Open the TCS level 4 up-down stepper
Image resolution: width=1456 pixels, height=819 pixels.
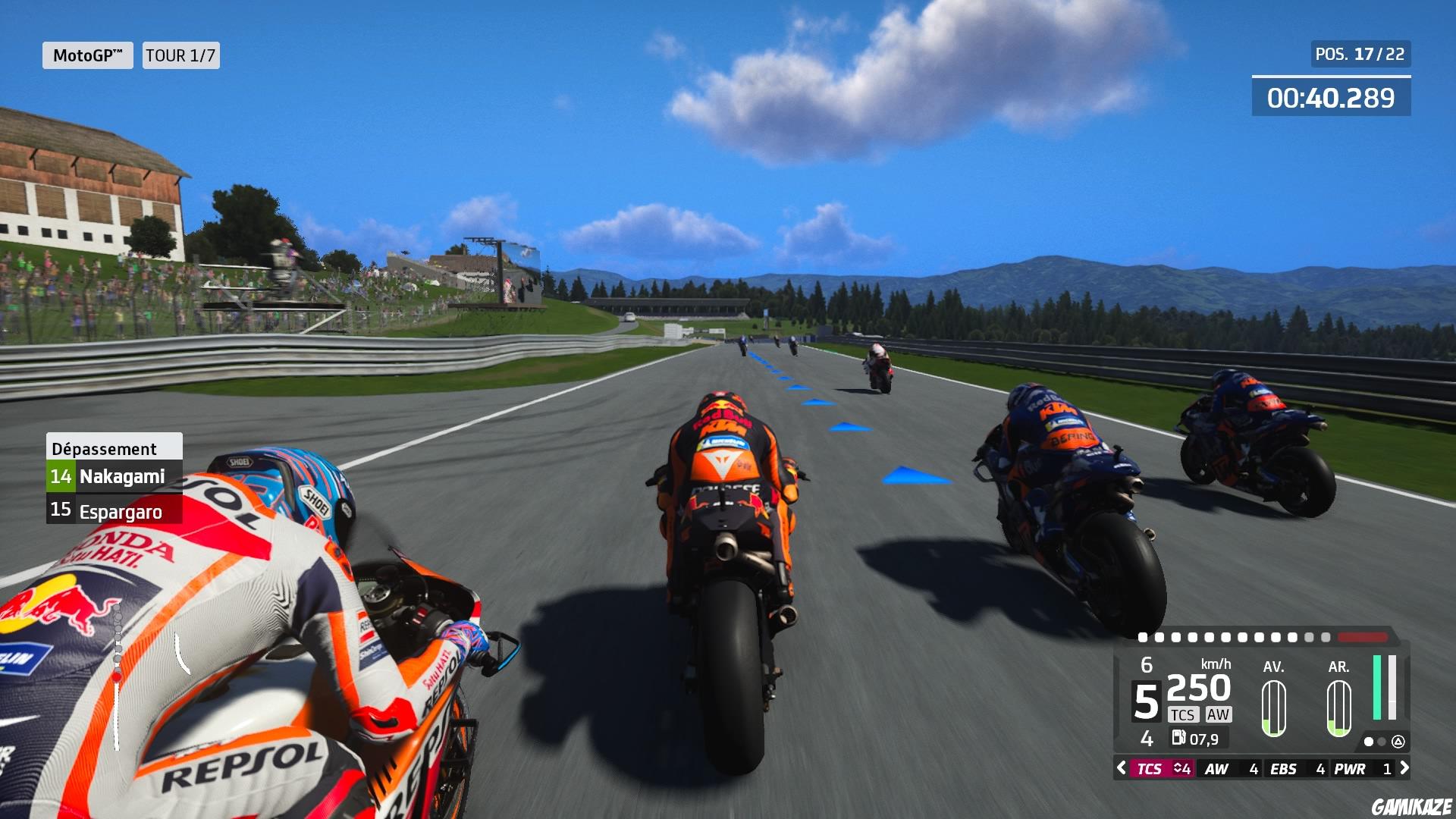tap(1181, 768)
